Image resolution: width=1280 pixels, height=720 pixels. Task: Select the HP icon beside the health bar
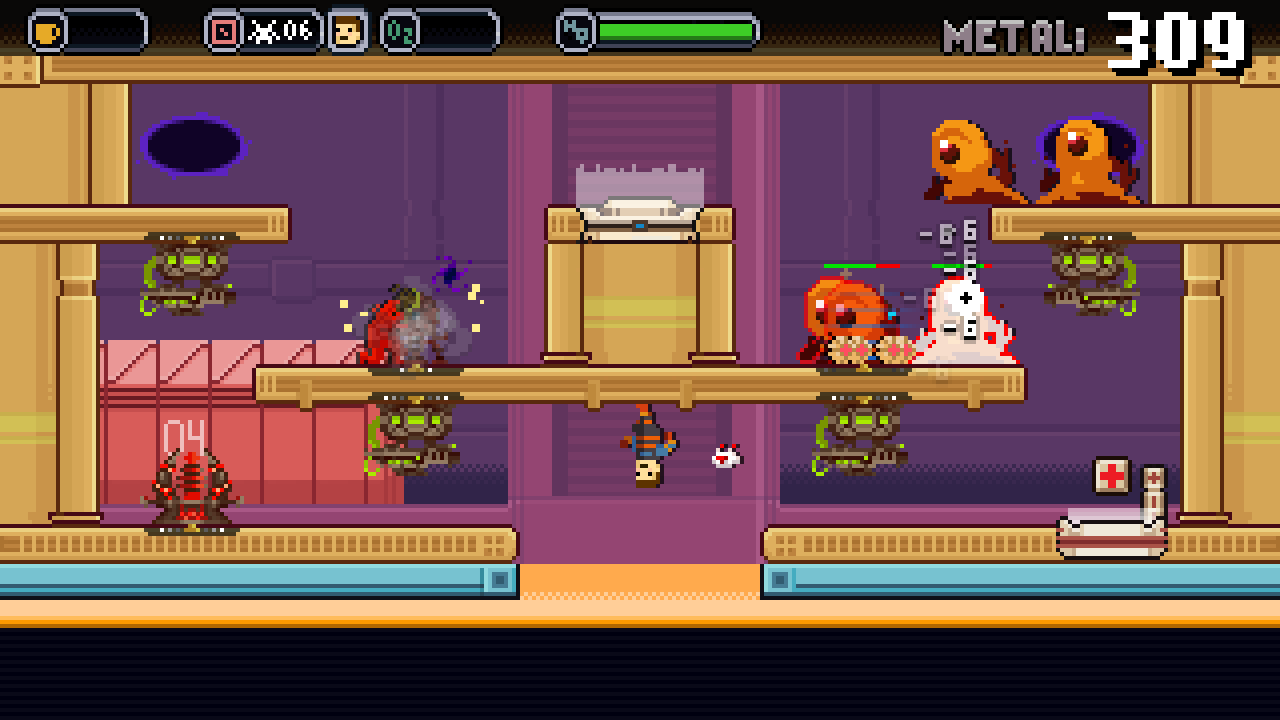click(575, 29)
